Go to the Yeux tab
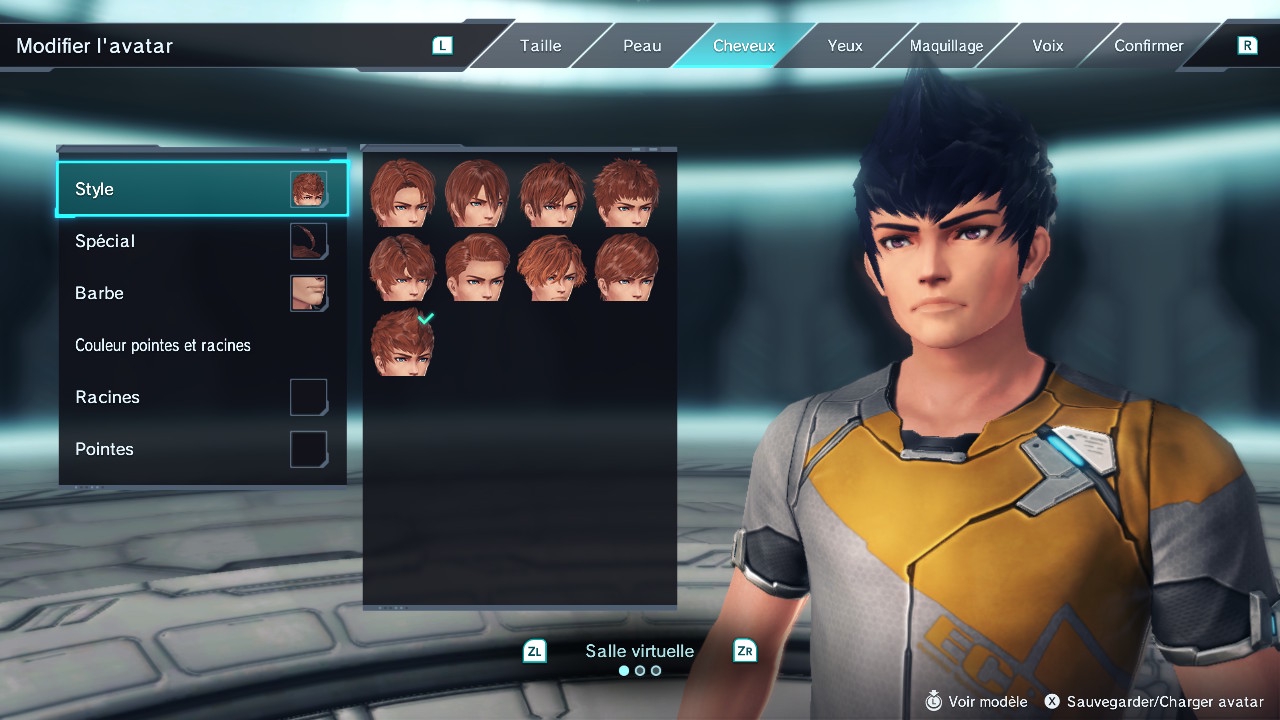The image size is (1280, 720). point(845,46)
